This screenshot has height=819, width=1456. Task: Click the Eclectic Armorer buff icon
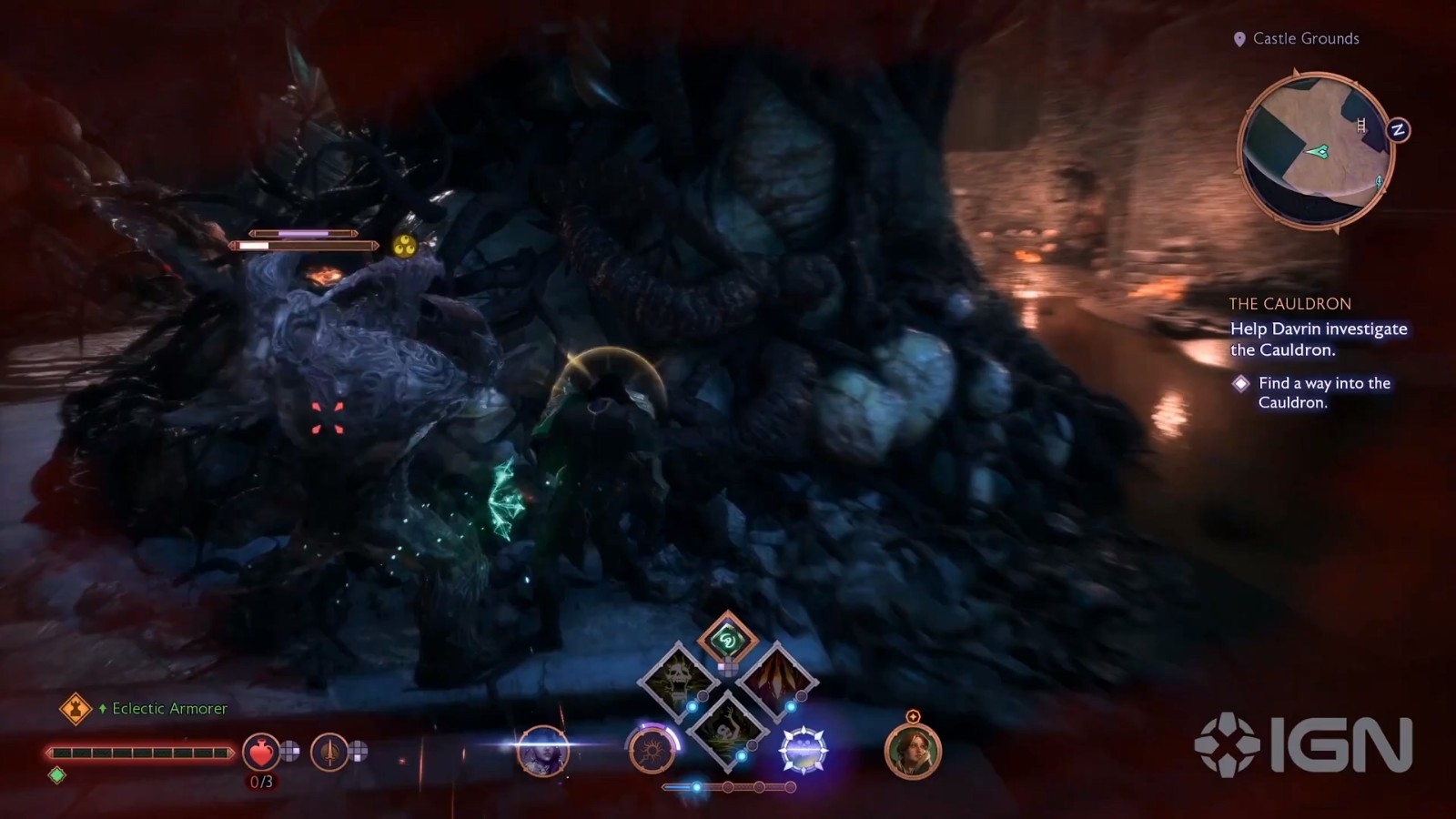(x=76, y=708)
